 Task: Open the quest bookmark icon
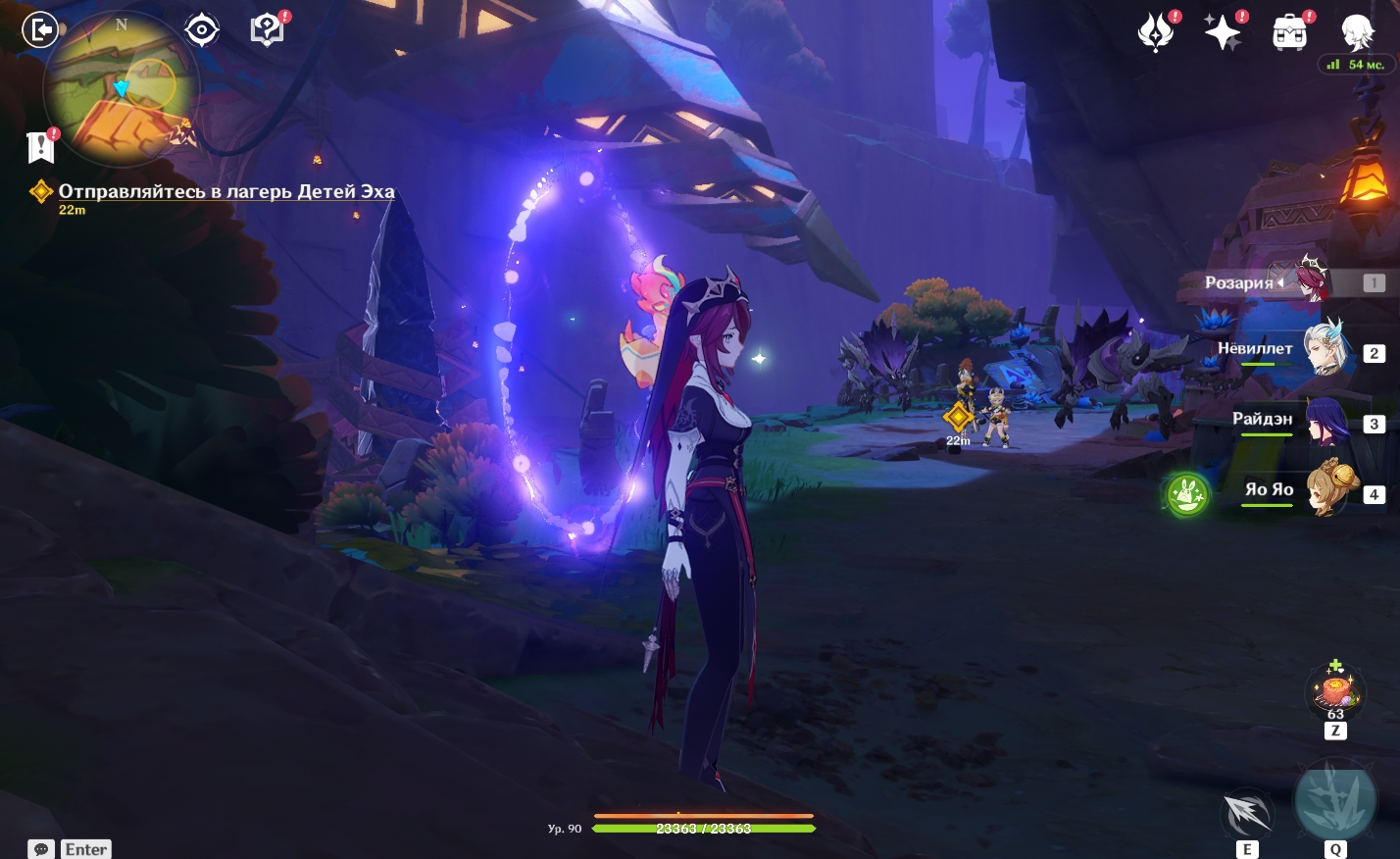[41, 147]
